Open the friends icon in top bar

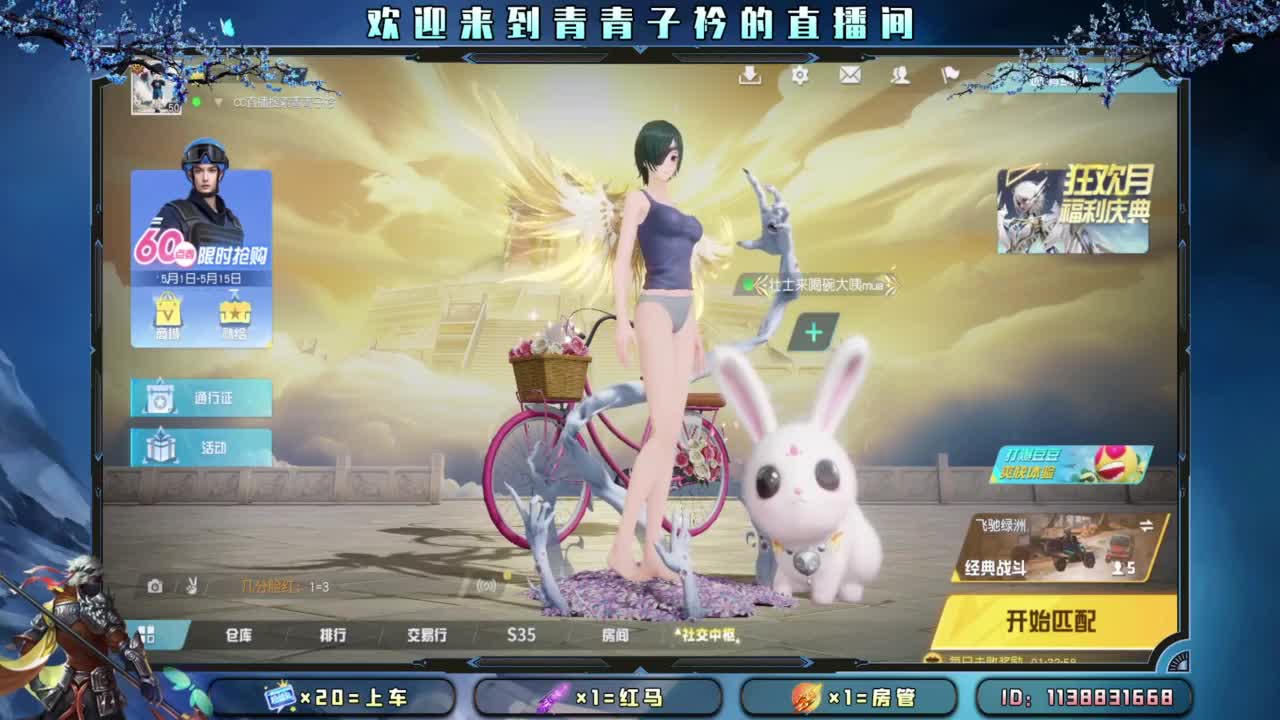[x=900, y=74]
